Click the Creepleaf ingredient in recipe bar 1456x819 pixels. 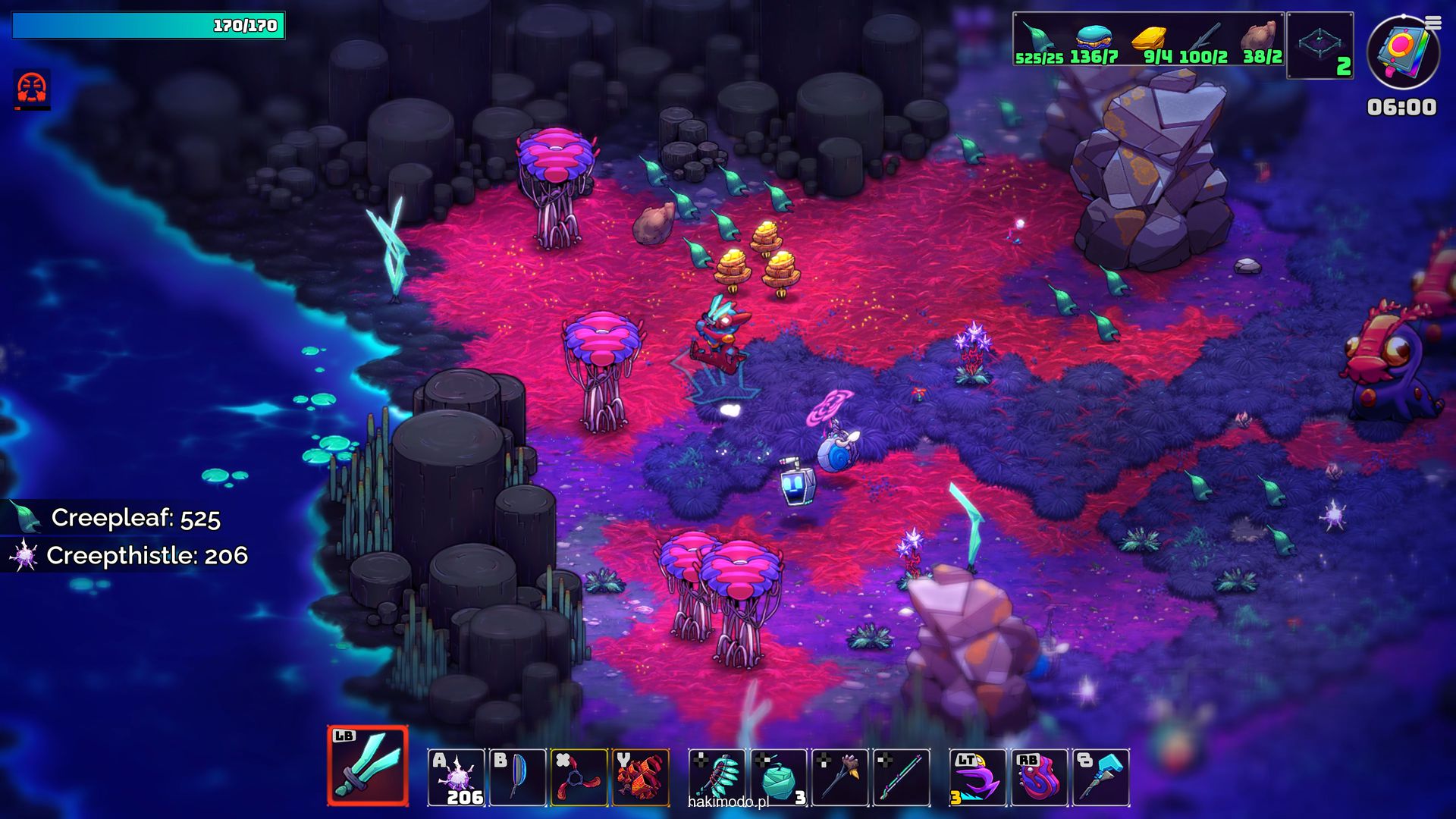[1038, 43]
